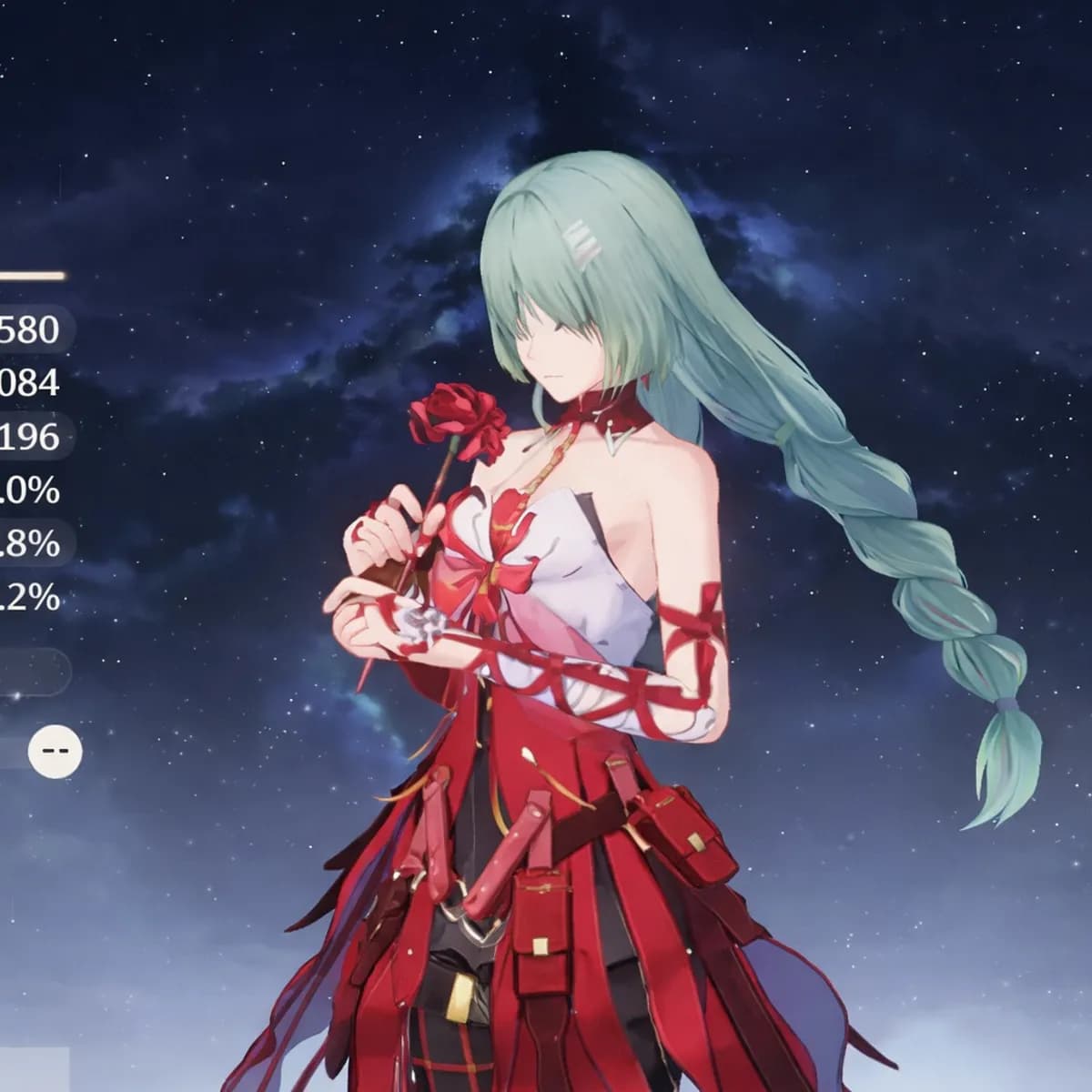Click the round double-dash button
The height and width of the screenshot is (1092, 1092).
[55, 752]
